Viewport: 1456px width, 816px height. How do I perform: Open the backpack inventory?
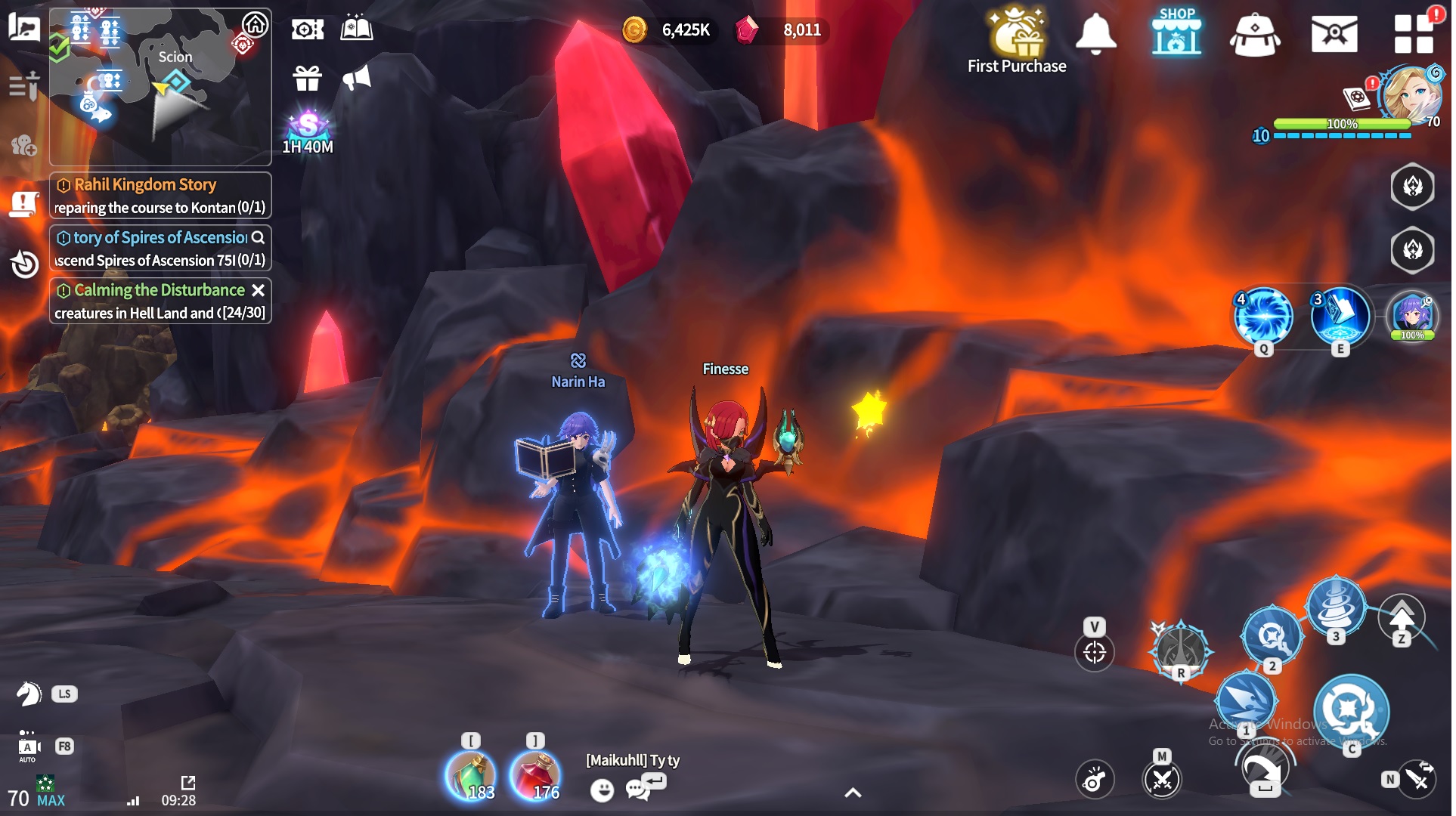(x=1255, y=34)
